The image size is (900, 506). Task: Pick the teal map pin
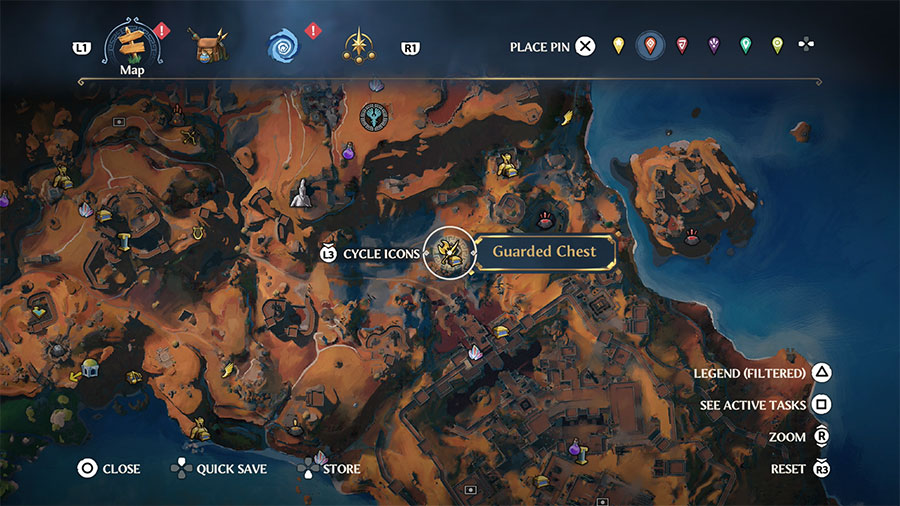[x=745, y=46]
